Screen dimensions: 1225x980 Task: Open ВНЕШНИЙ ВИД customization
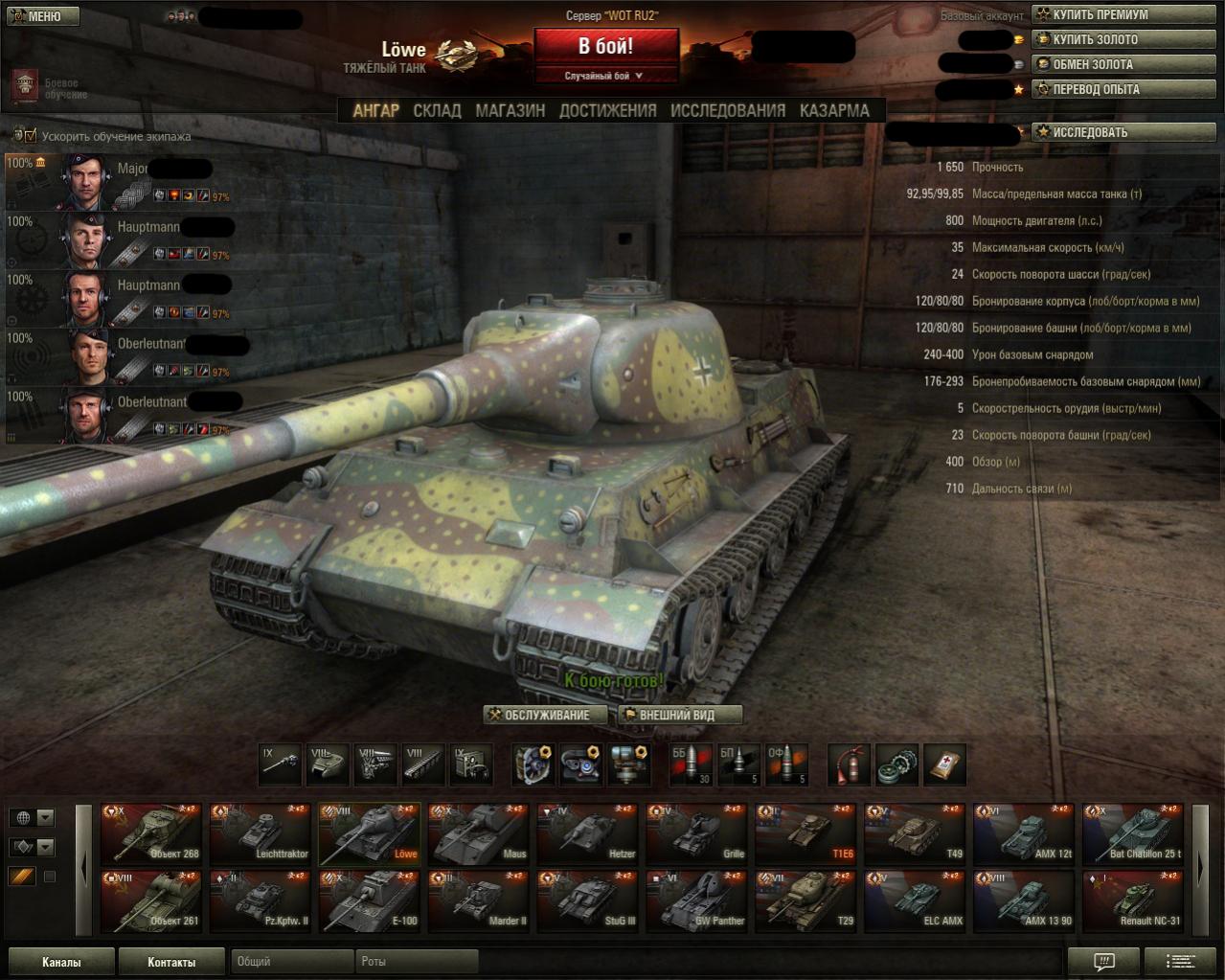point(680,715)
